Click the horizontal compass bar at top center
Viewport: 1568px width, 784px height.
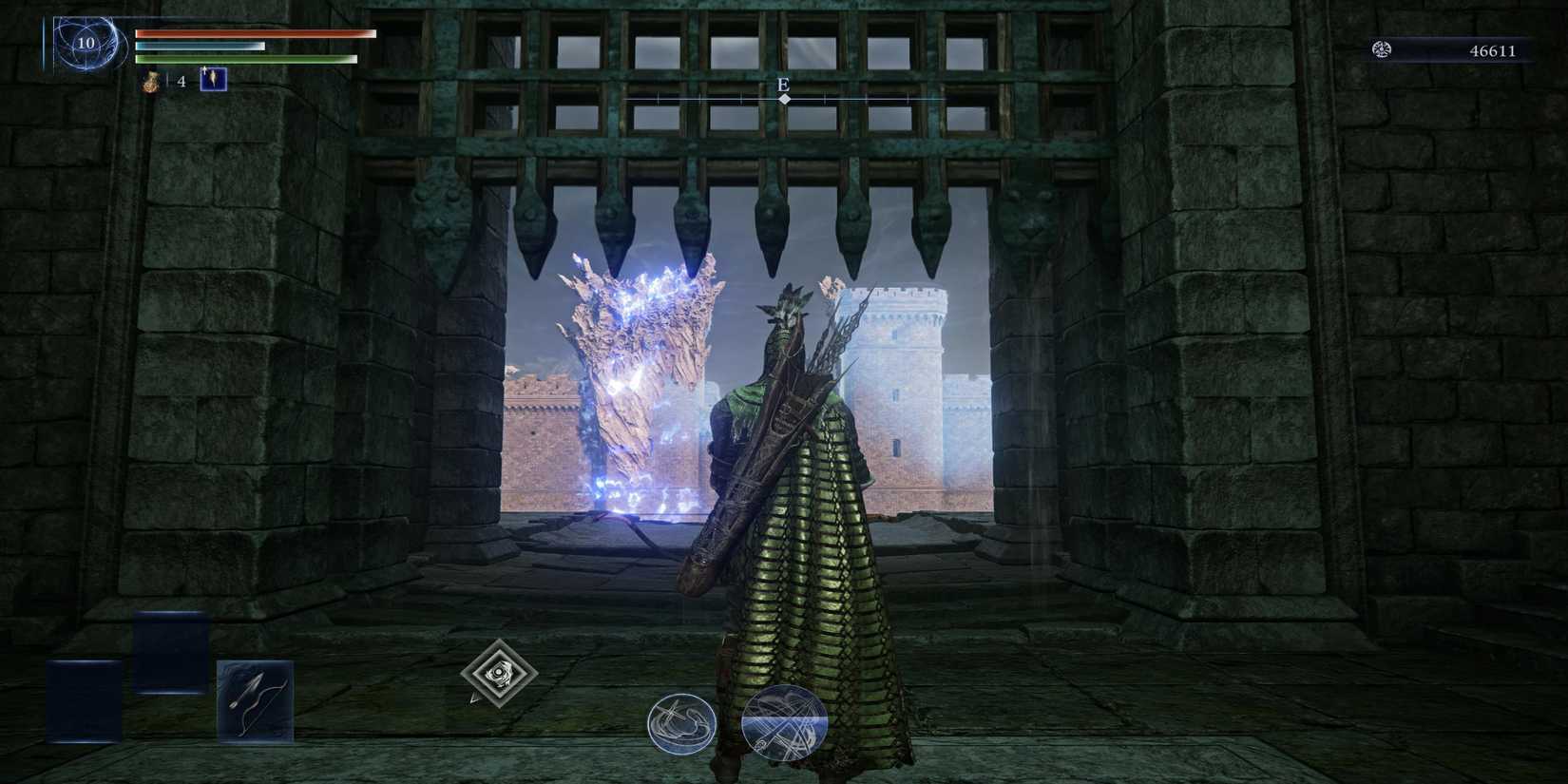click(784, 96)
